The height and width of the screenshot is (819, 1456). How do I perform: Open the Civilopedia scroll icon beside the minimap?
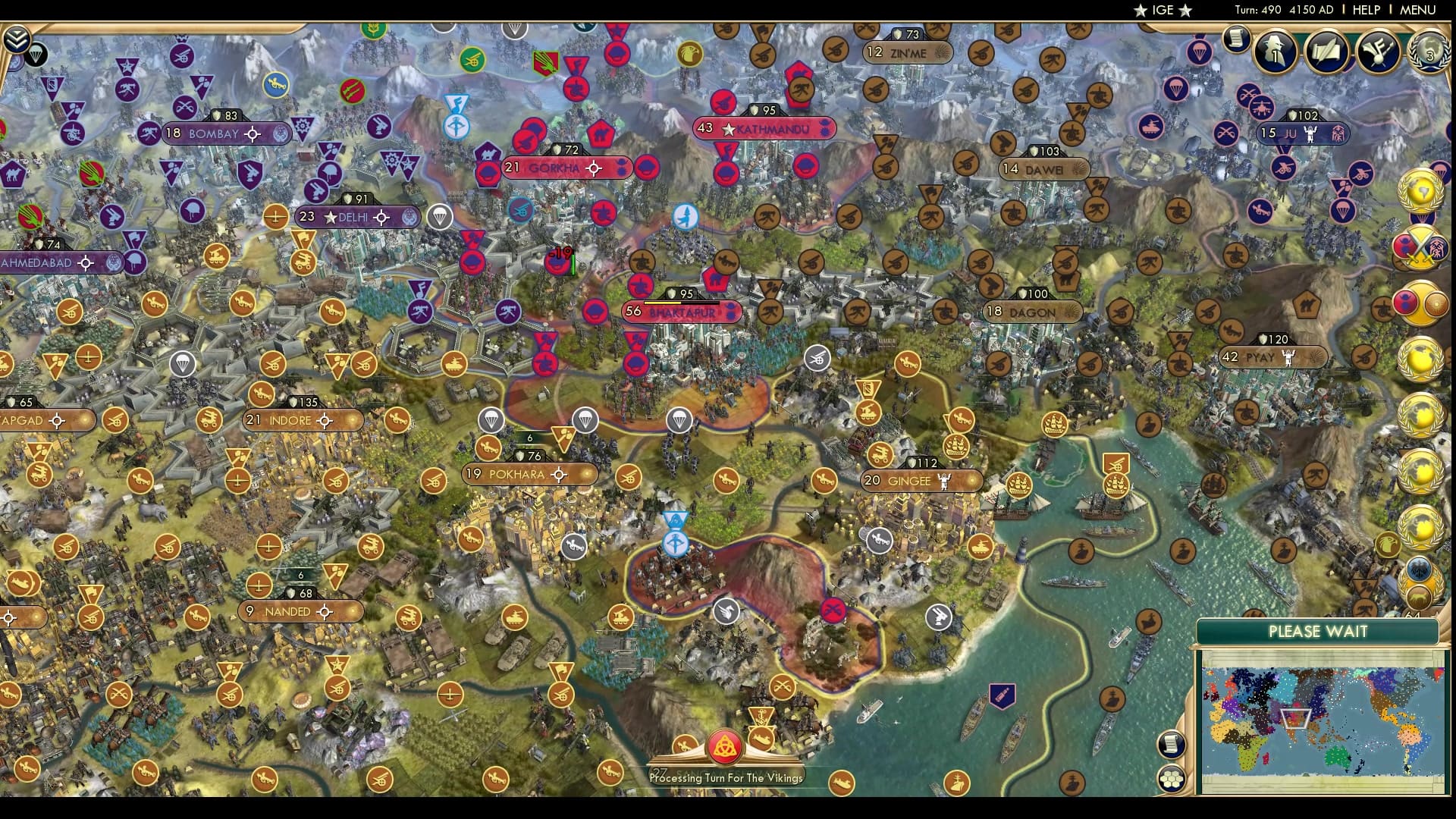1172,744
